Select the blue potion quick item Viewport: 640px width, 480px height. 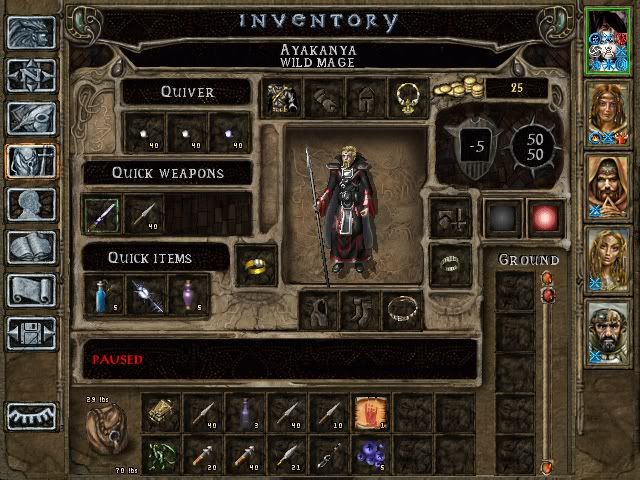click(x=103, y=296)
